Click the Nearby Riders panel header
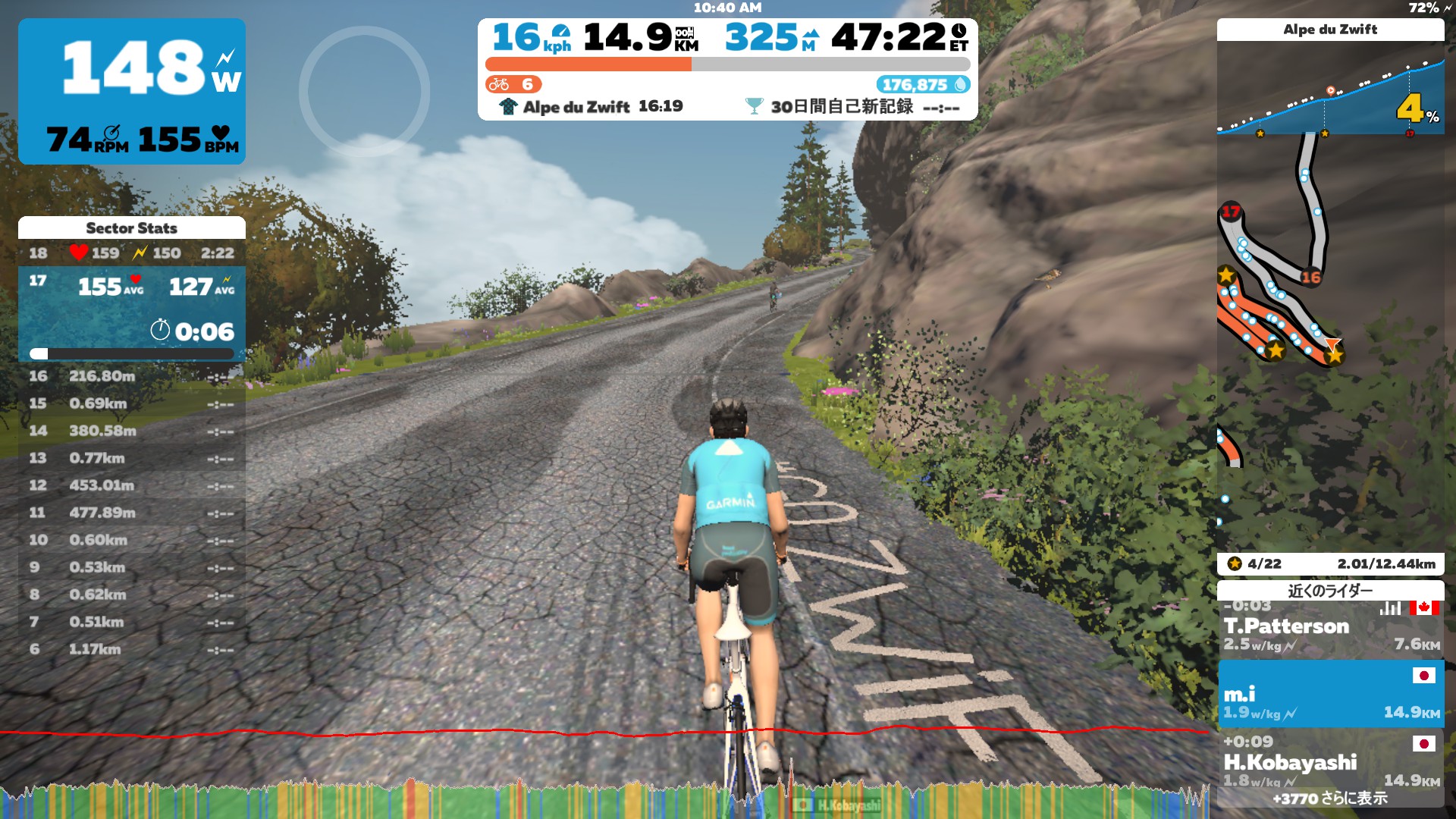This screenshot has height=819, width=1456. (1330, 590)
